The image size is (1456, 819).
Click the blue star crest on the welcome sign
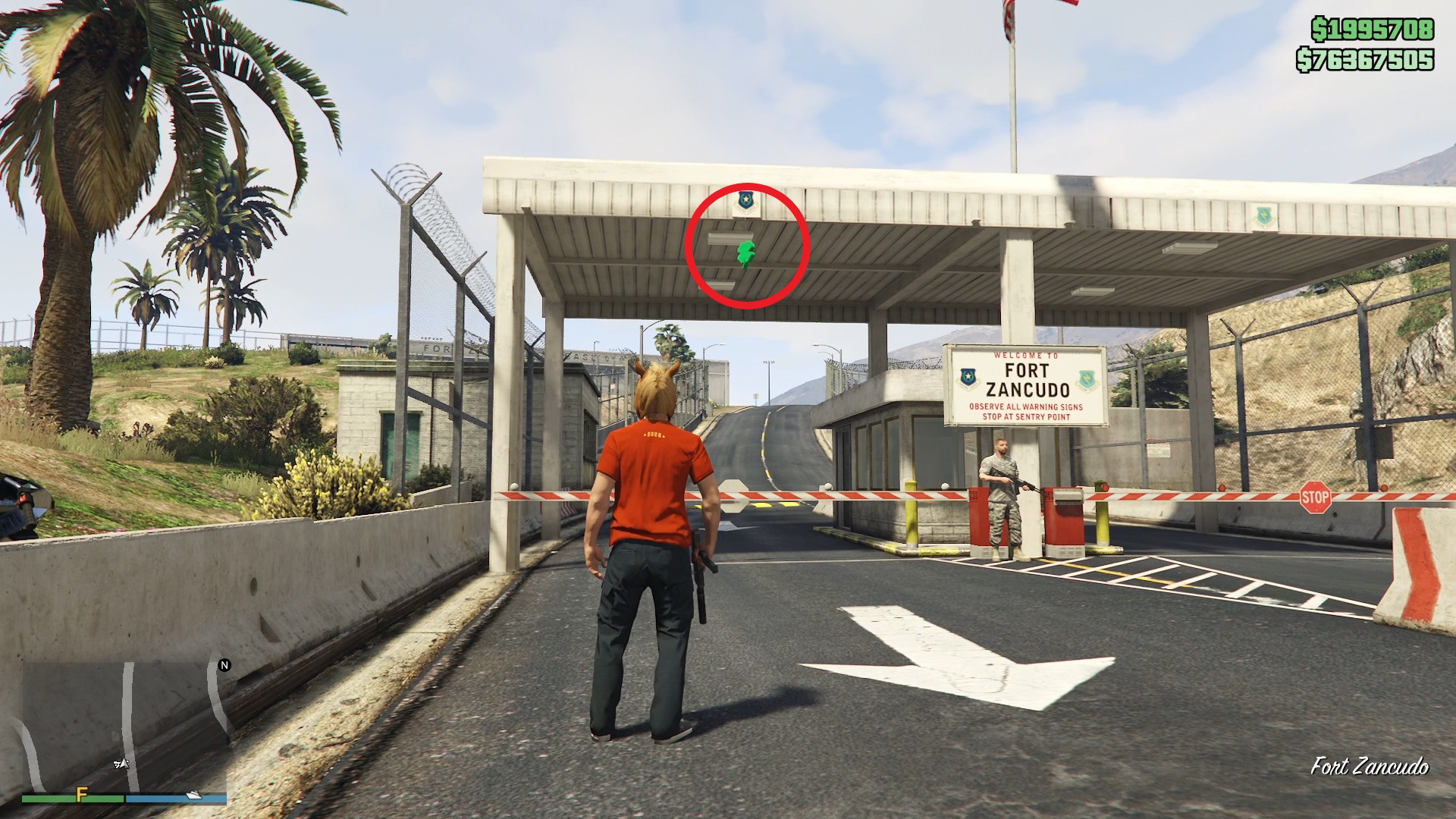coord(968,377)
